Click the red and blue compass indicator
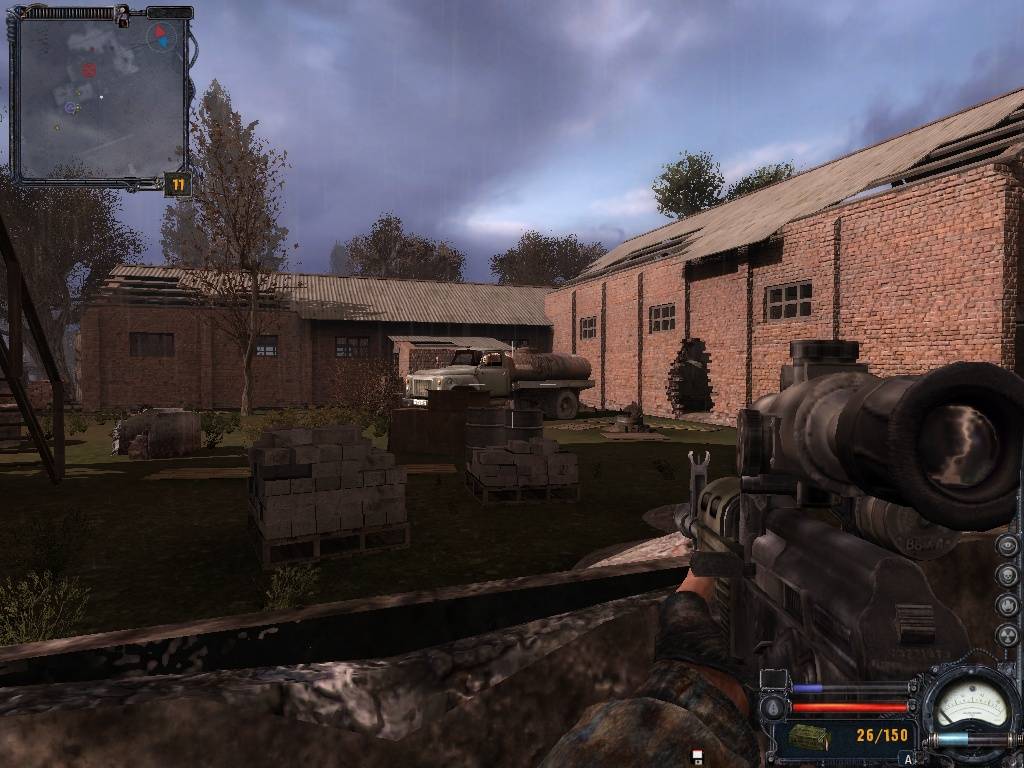 [160, 38]
